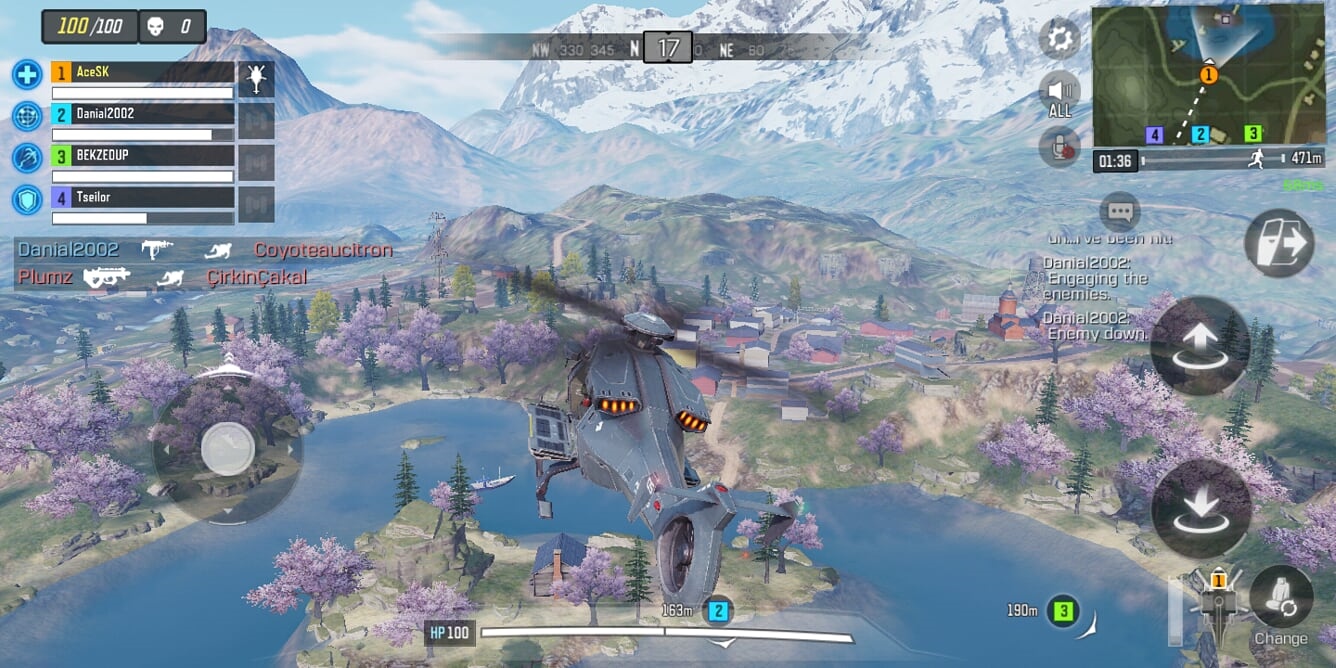Select teammate Tseilor in squad list

(142, 198)
